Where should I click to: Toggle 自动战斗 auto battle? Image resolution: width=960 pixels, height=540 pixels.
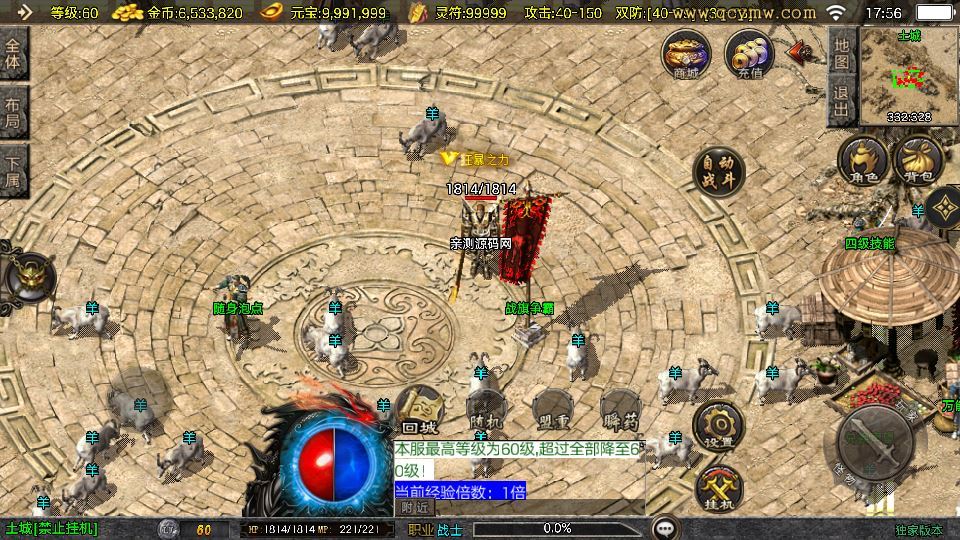(719, 171)
